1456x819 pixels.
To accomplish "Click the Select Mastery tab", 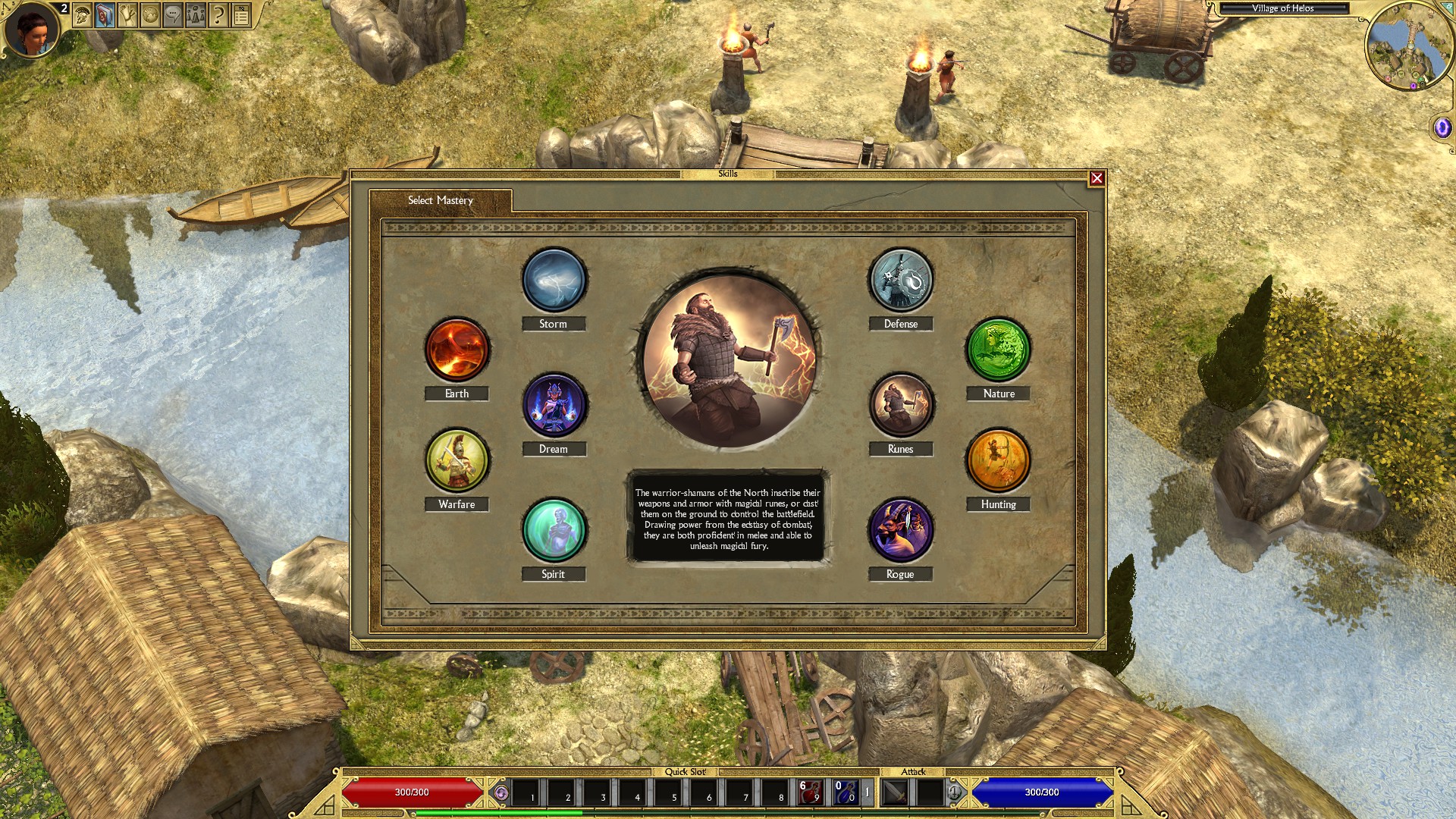I will tap(441, 200).
